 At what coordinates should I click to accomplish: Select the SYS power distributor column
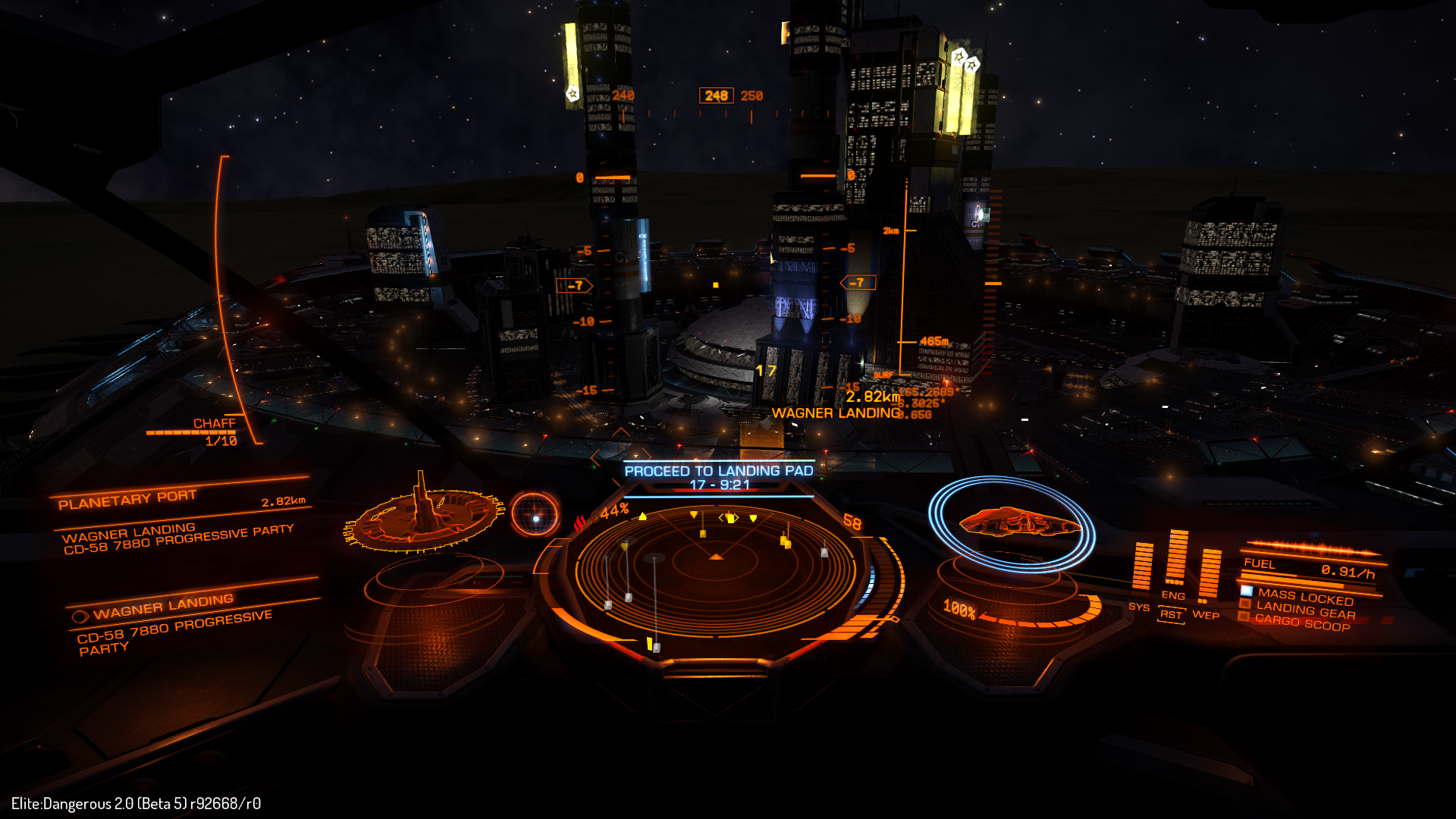(1141, 567)
